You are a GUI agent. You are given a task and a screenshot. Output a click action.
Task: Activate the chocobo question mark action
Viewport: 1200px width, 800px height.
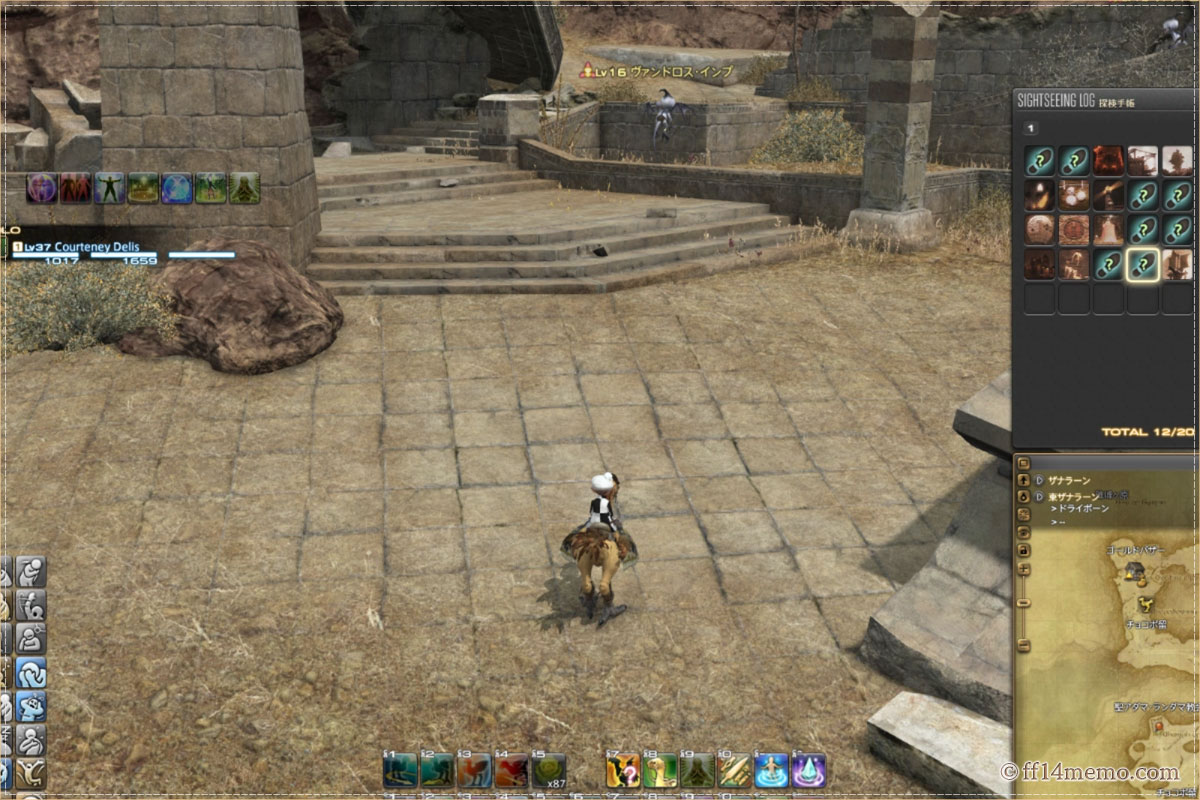pyautogui.click(x=623, y=770)
